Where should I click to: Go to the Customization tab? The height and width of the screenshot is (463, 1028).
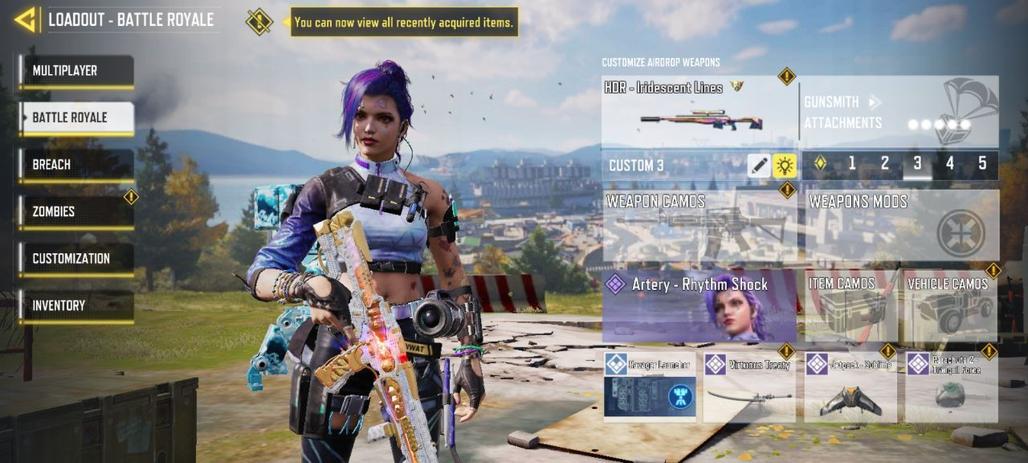(x=76, y=258)
